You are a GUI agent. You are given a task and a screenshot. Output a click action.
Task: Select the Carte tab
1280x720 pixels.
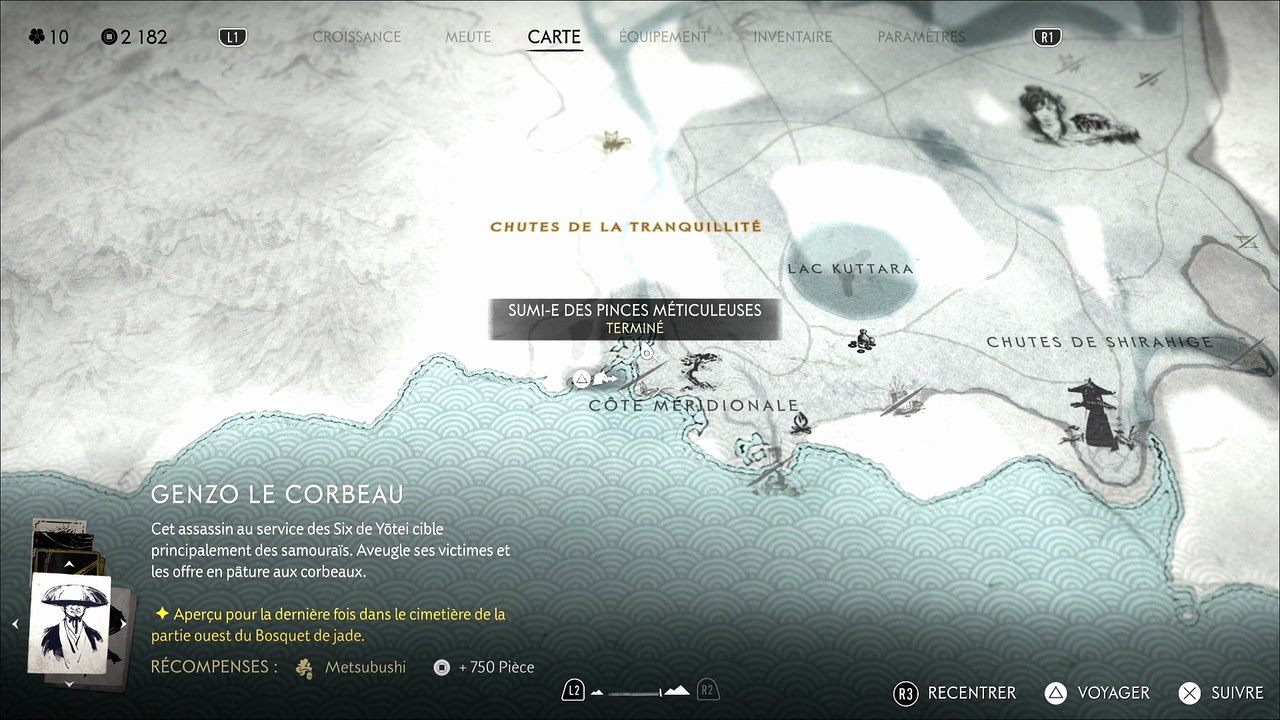(x=554, y=37)
